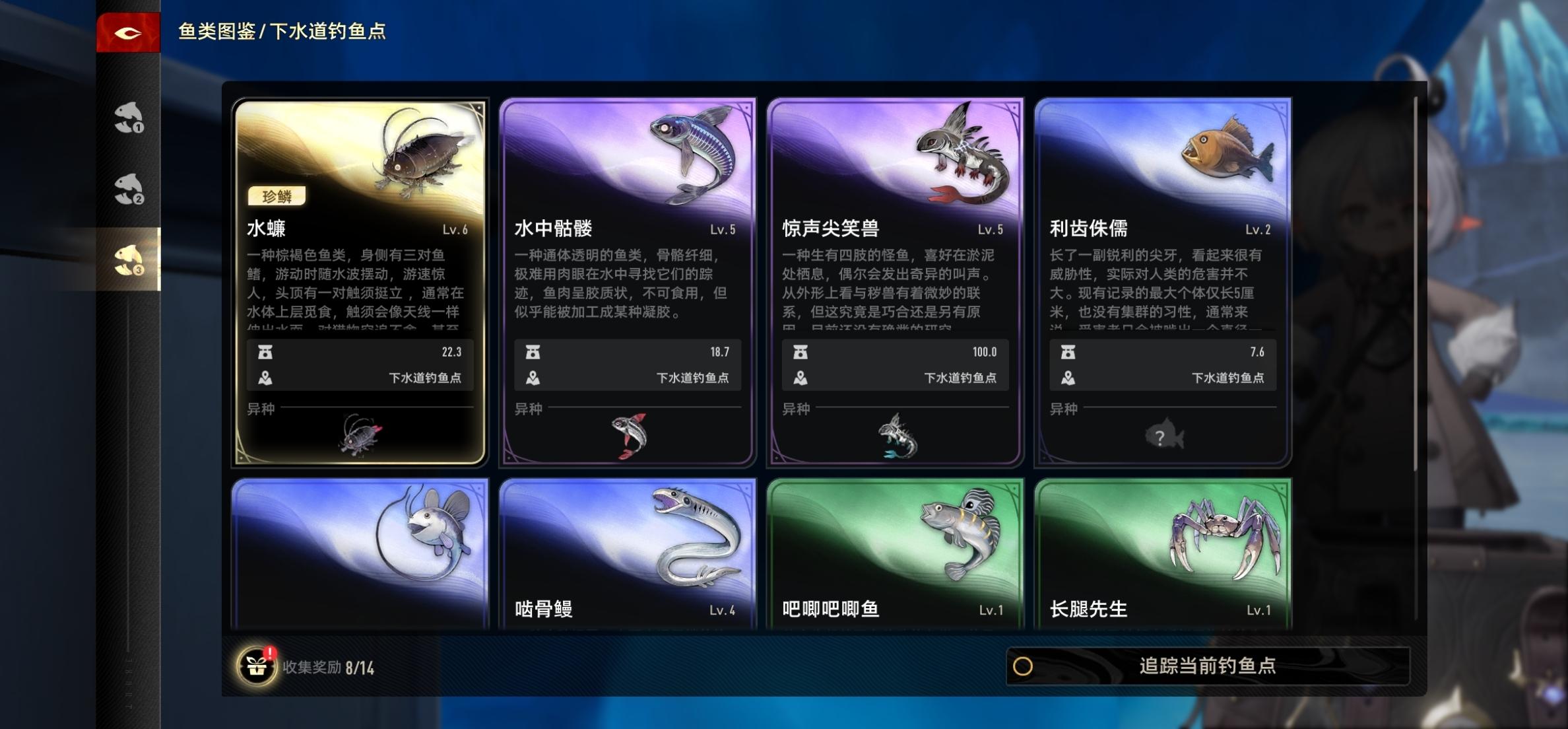The image size is (1568, 729).
Task: Click the weight icon on the 利齿侏儒 card
Action: click(1070, 352)
